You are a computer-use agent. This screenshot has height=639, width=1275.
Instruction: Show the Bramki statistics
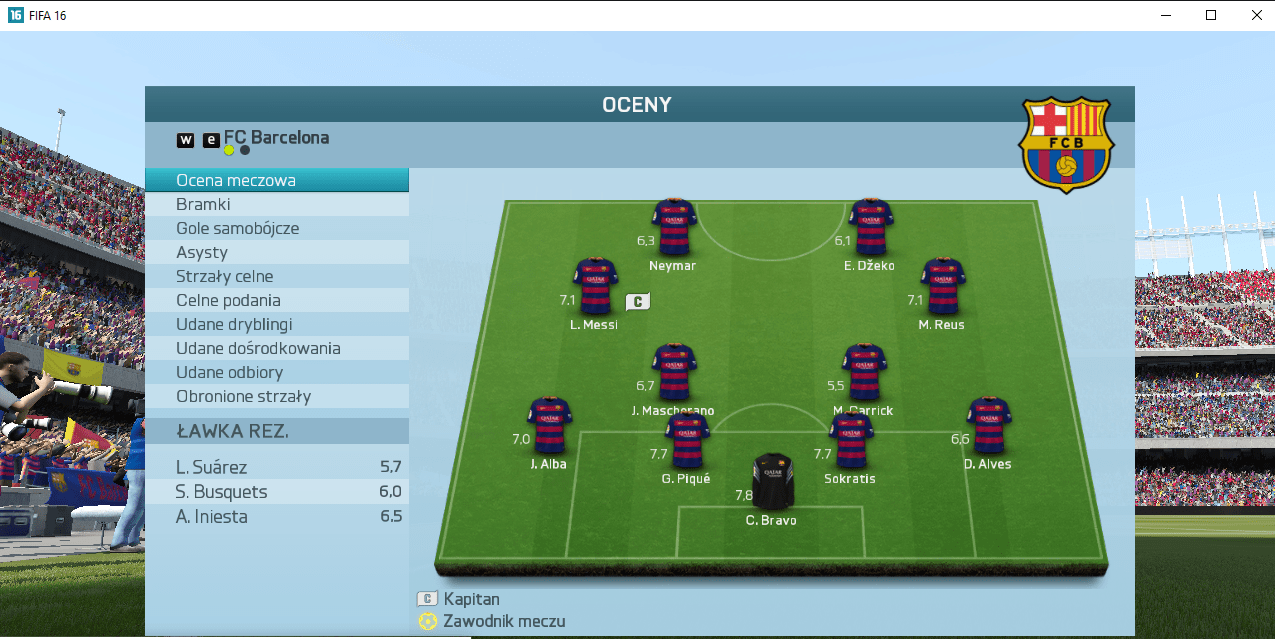coord(276,204)
